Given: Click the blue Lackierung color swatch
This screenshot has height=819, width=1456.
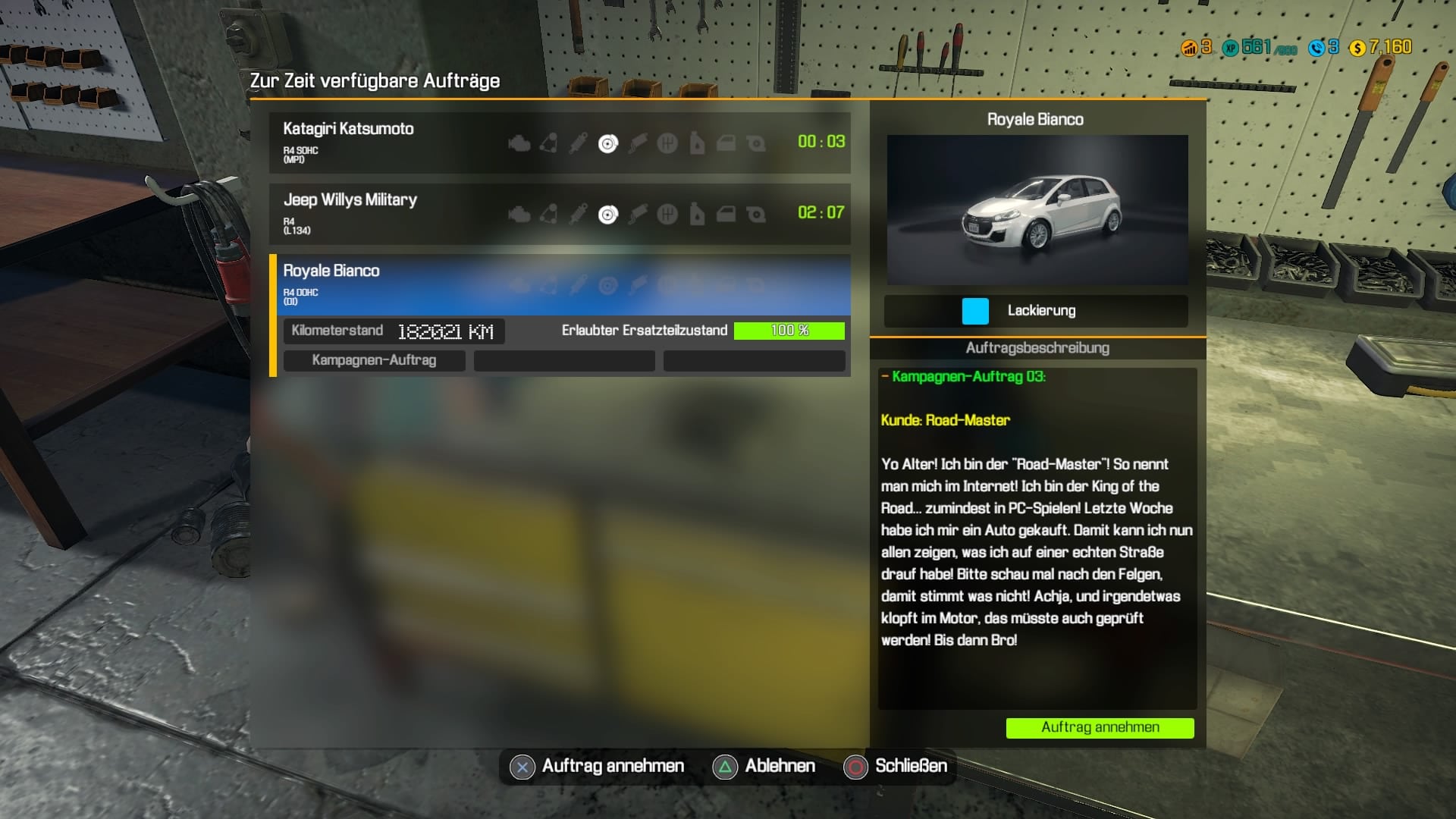Looking at the screenshot, I should 975,311.
